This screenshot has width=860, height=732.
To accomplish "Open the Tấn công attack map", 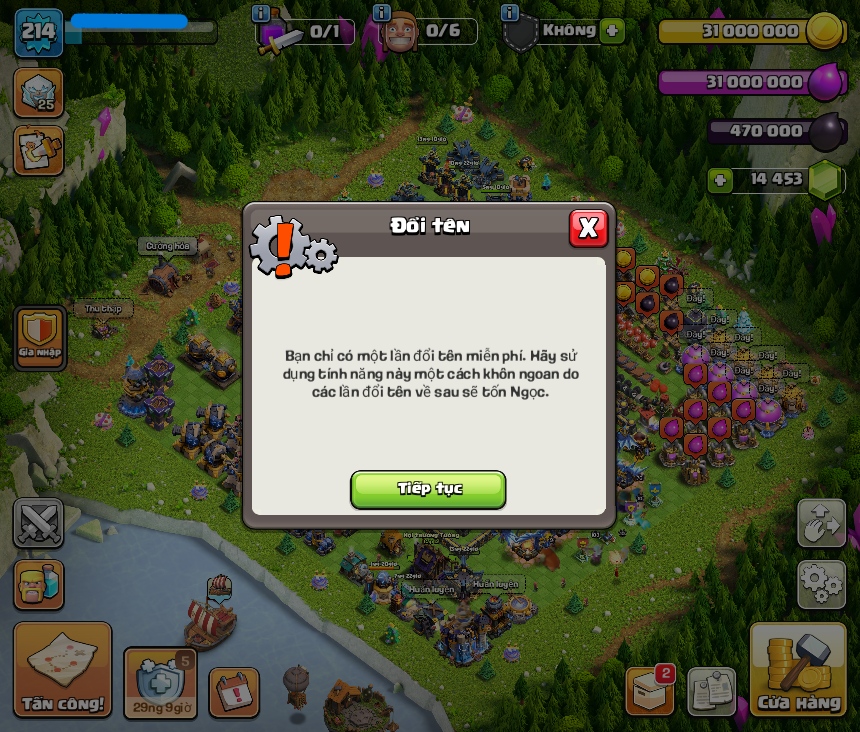I will point(62,670).
